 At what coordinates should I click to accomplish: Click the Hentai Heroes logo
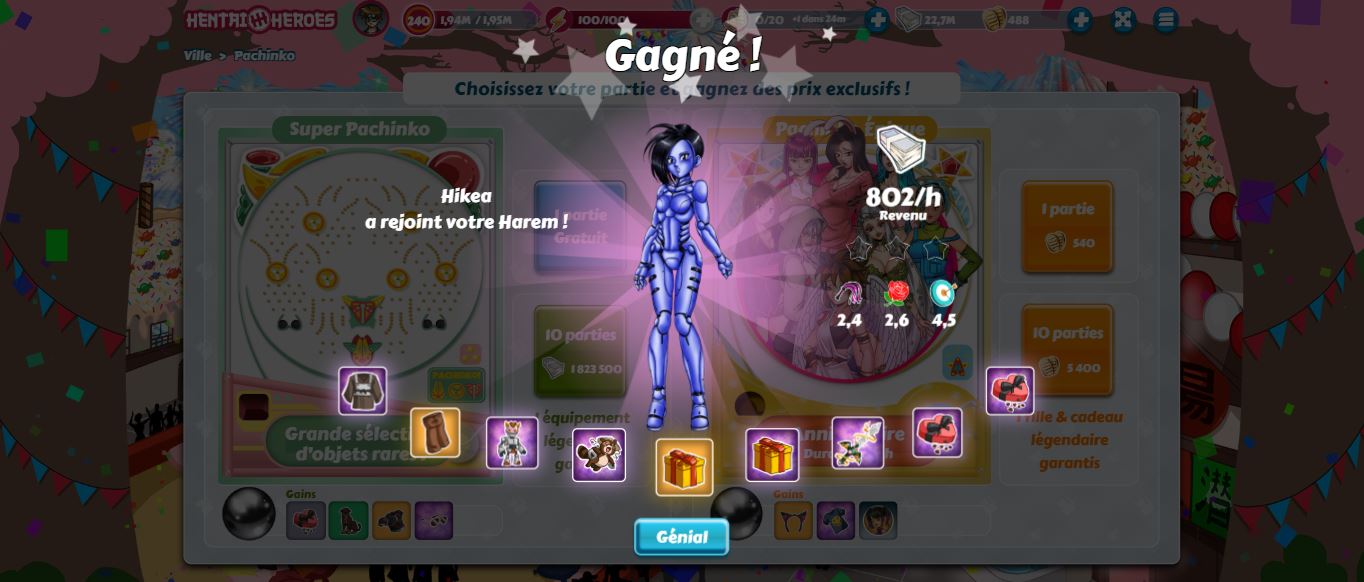point(260,20)
